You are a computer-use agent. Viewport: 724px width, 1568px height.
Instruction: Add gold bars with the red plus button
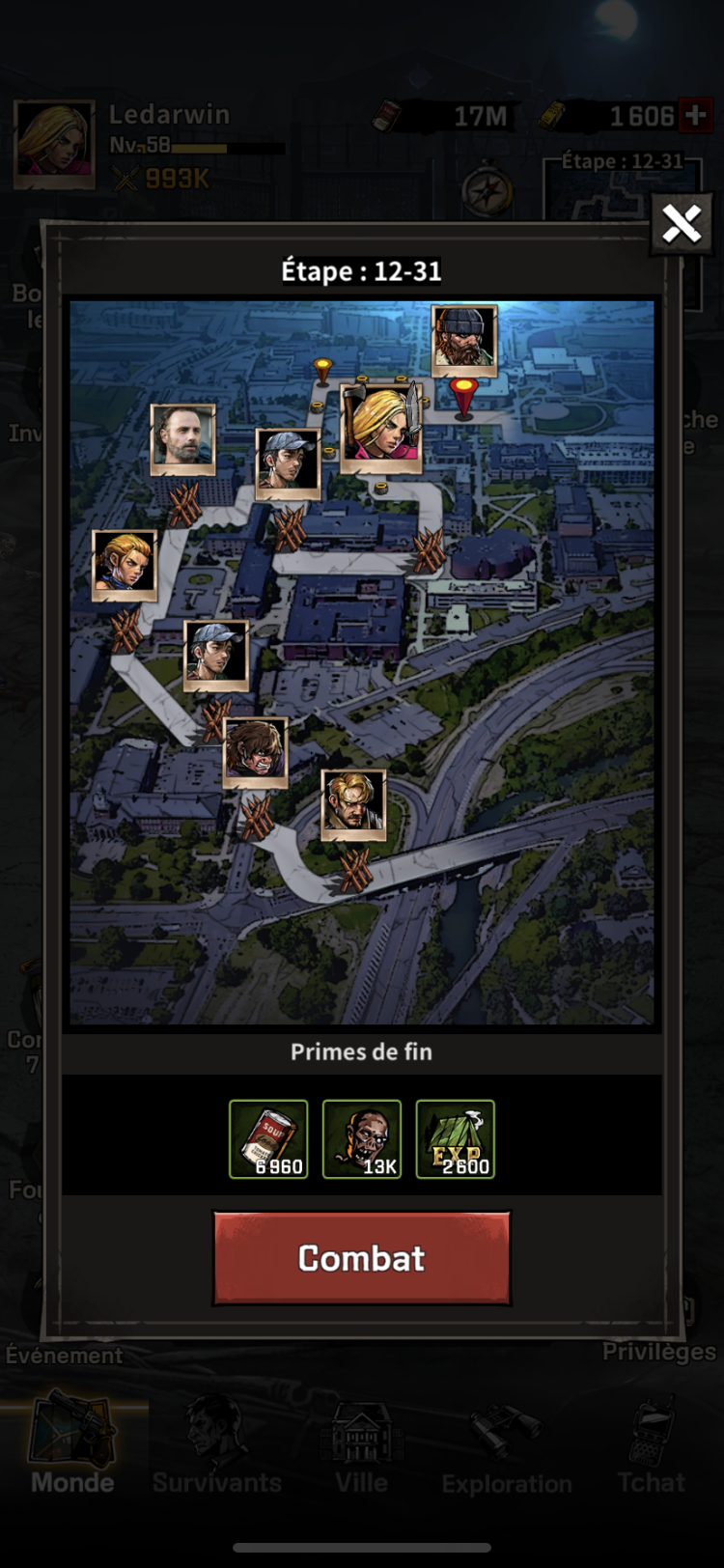click(695, 116)
